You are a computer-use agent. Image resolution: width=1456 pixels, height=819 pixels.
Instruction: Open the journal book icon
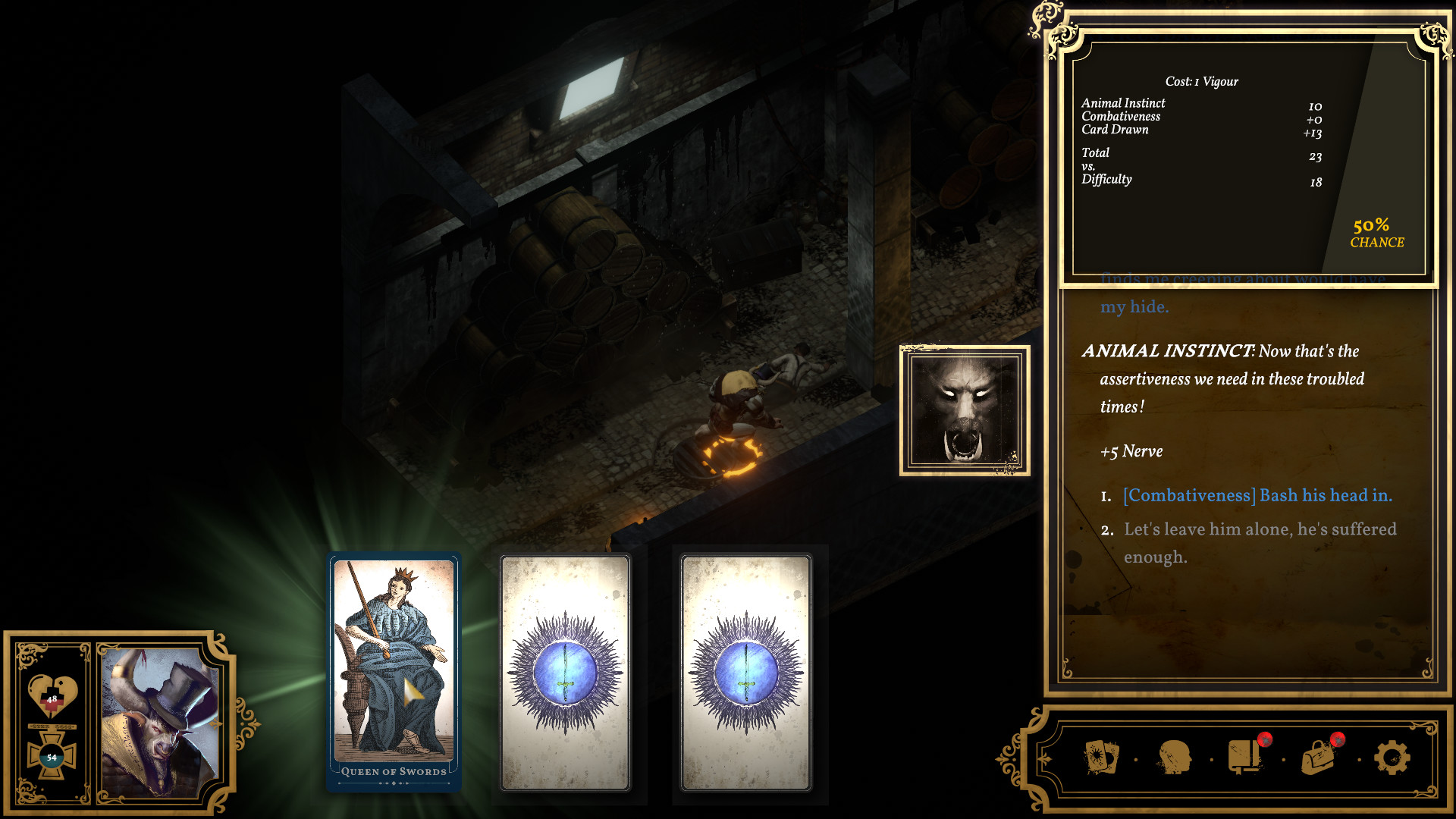coord(1244,758)
